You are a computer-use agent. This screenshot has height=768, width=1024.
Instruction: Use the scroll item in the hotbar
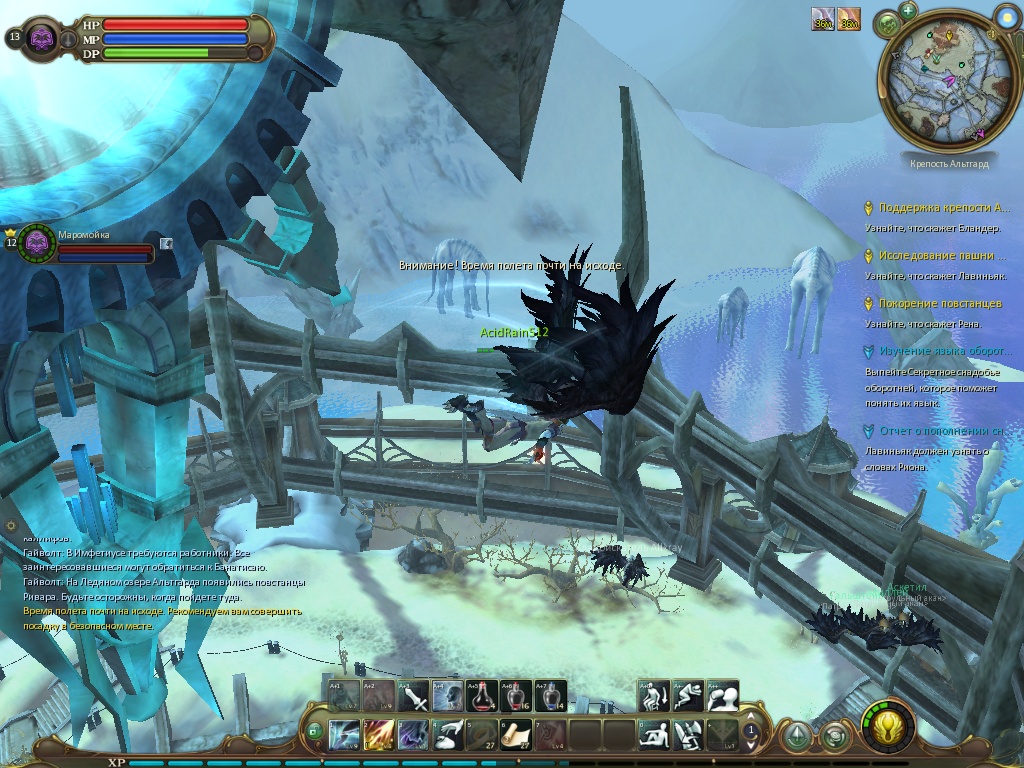[x=515, y=734]
